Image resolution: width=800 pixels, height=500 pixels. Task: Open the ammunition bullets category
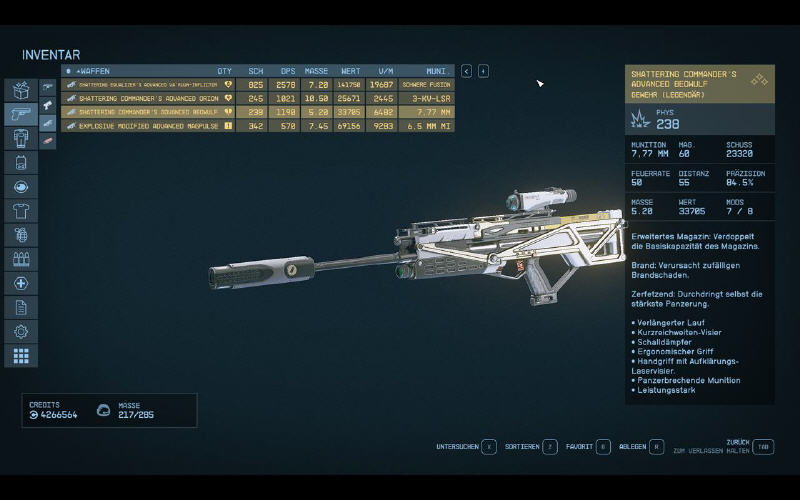tap(21, 259)
